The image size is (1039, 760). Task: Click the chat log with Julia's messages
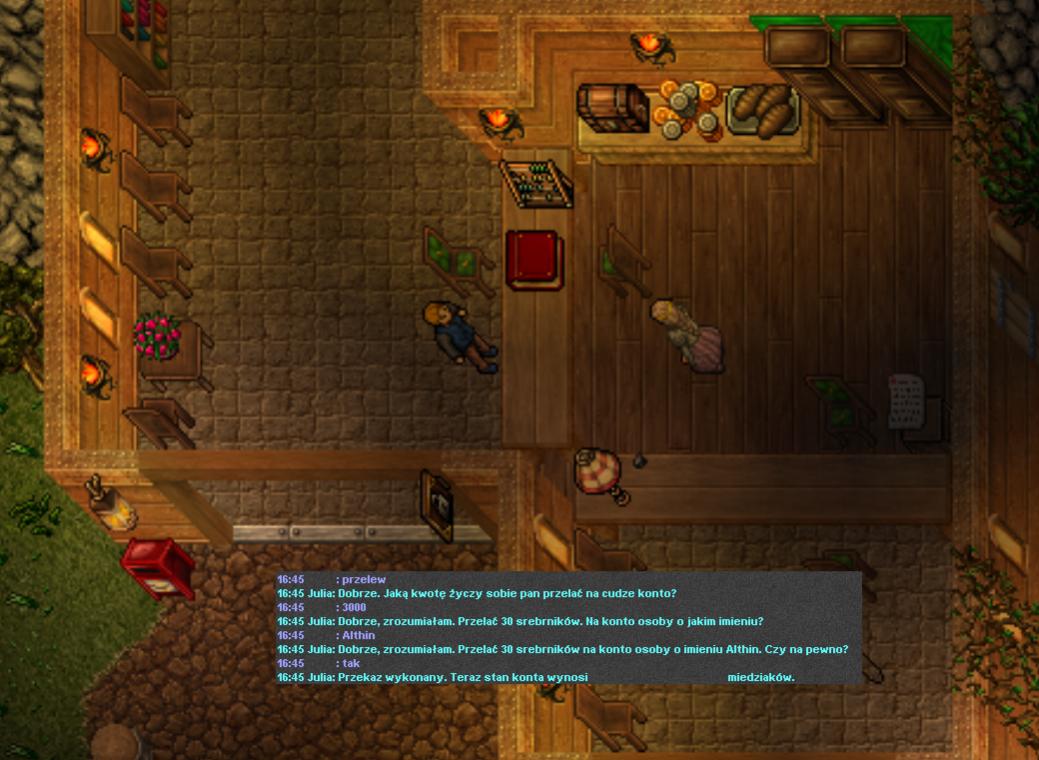point(568,628)
